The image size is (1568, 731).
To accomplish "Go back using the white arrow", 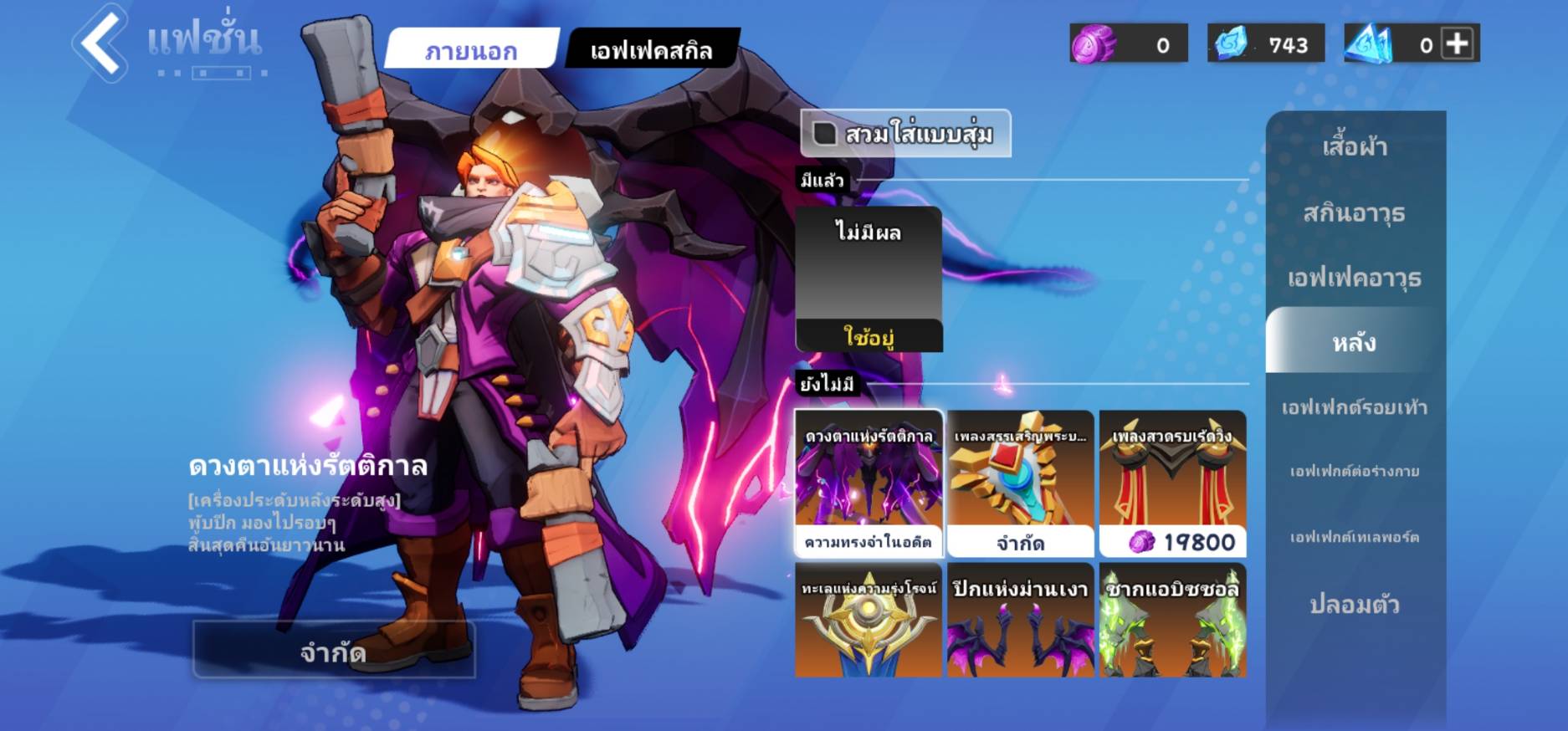I will [100, 42].
